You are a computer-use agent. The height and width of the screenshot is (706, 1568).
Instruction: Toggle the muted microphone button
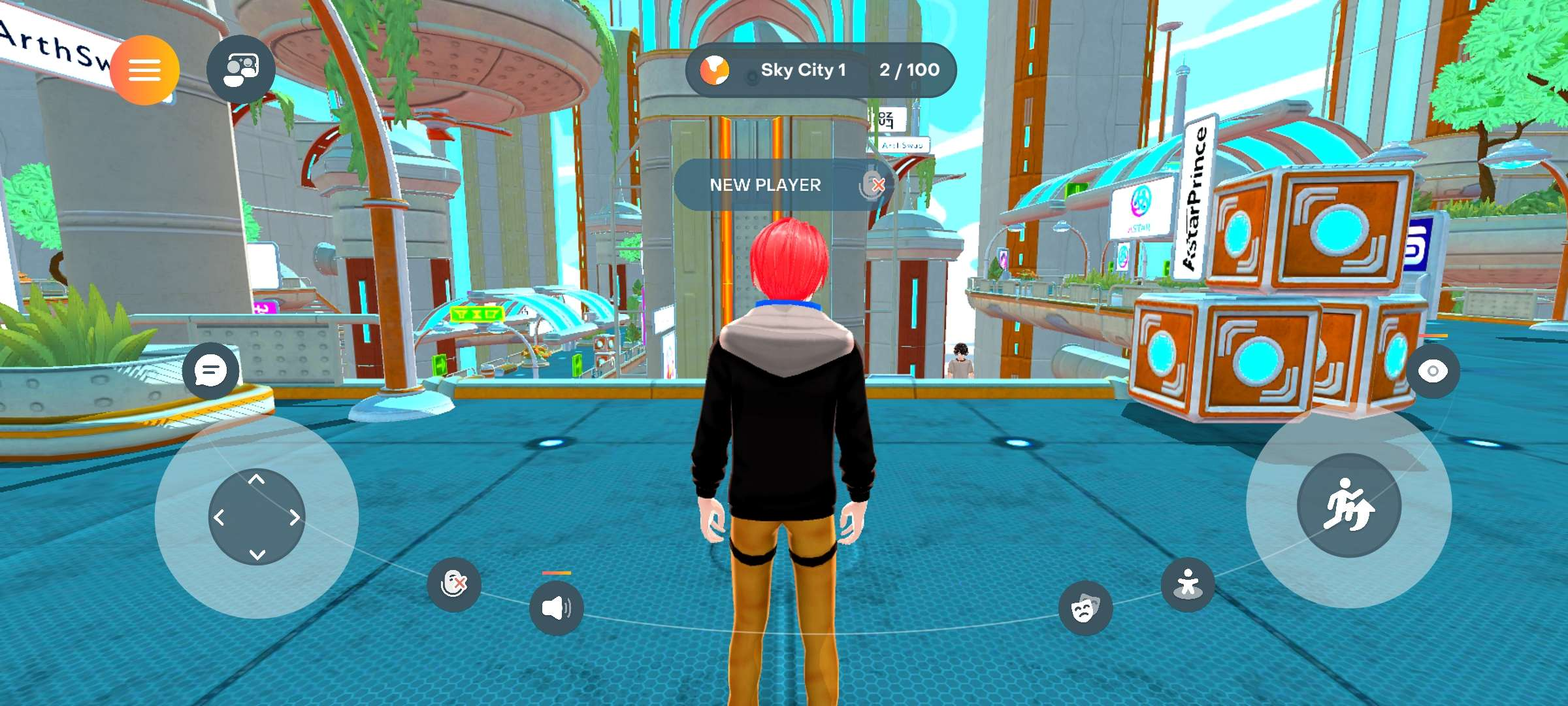coord(453,584)
